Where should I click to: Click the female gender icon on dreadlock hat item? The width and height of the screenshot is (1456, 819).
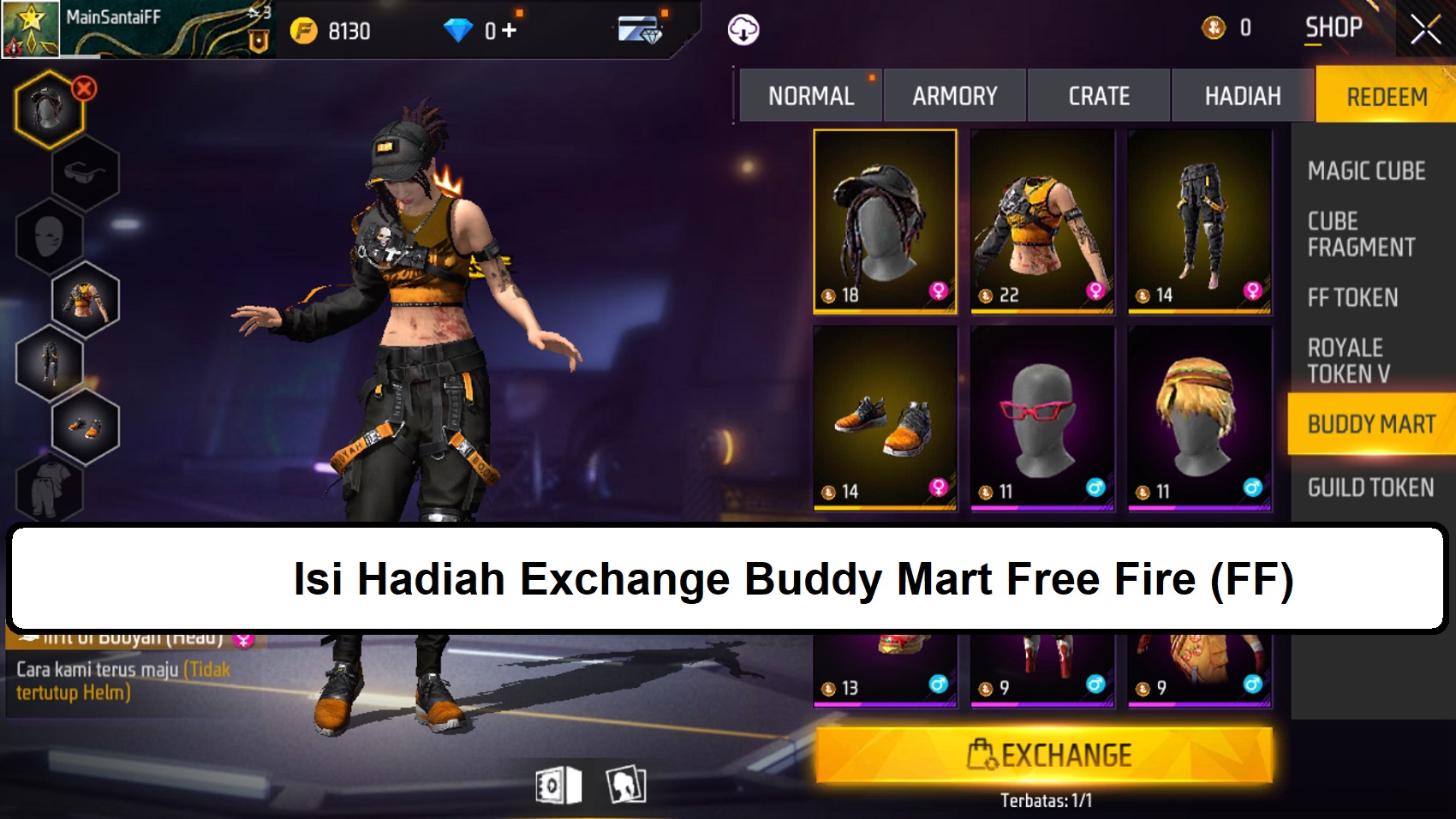[x=940, y=294]
